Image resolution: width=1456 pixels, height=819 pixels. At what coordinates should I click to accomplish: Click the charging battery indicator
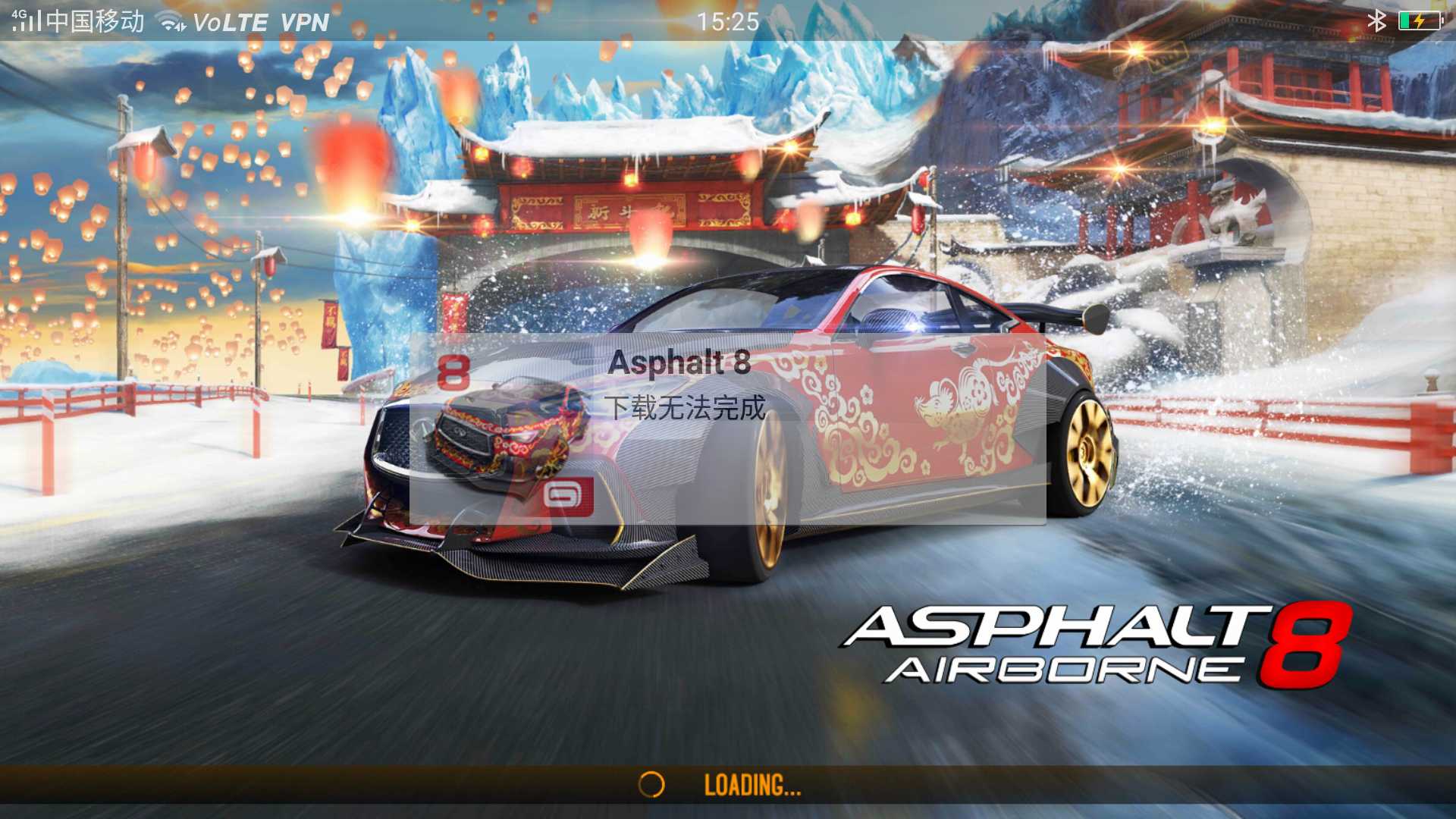[x=1422, y=20]
